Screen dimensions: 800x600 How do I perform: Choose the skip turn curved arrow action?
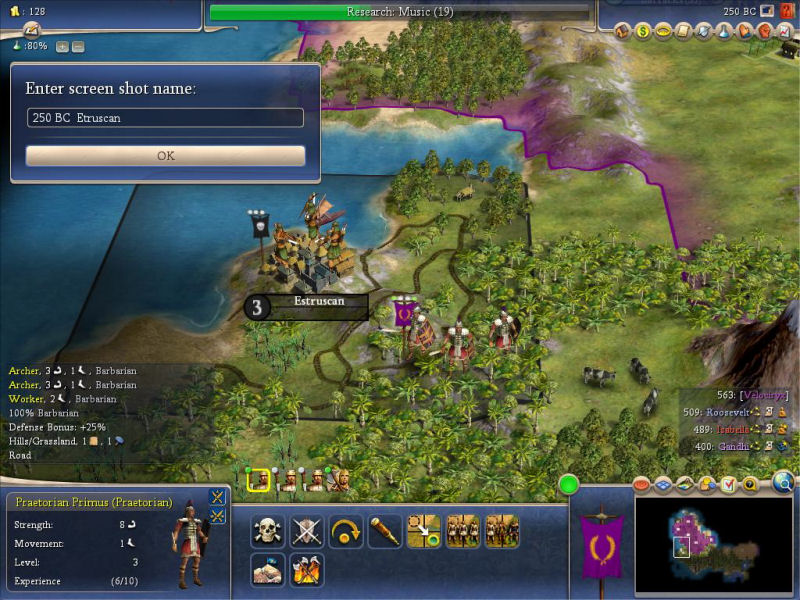tap(346, 531)
